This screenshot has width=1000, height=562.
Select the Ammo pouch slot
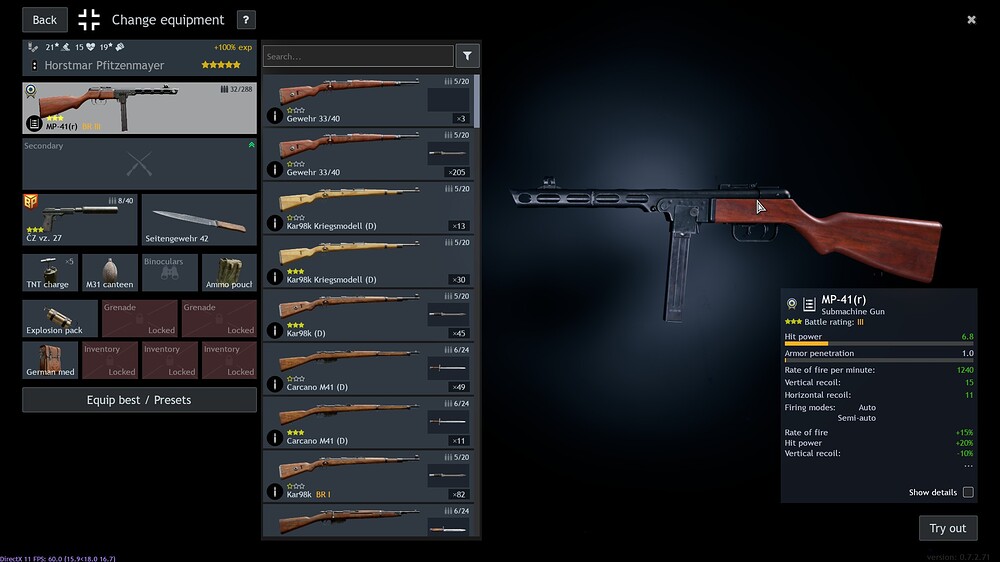pyautogui.click(x=229, y=272)
